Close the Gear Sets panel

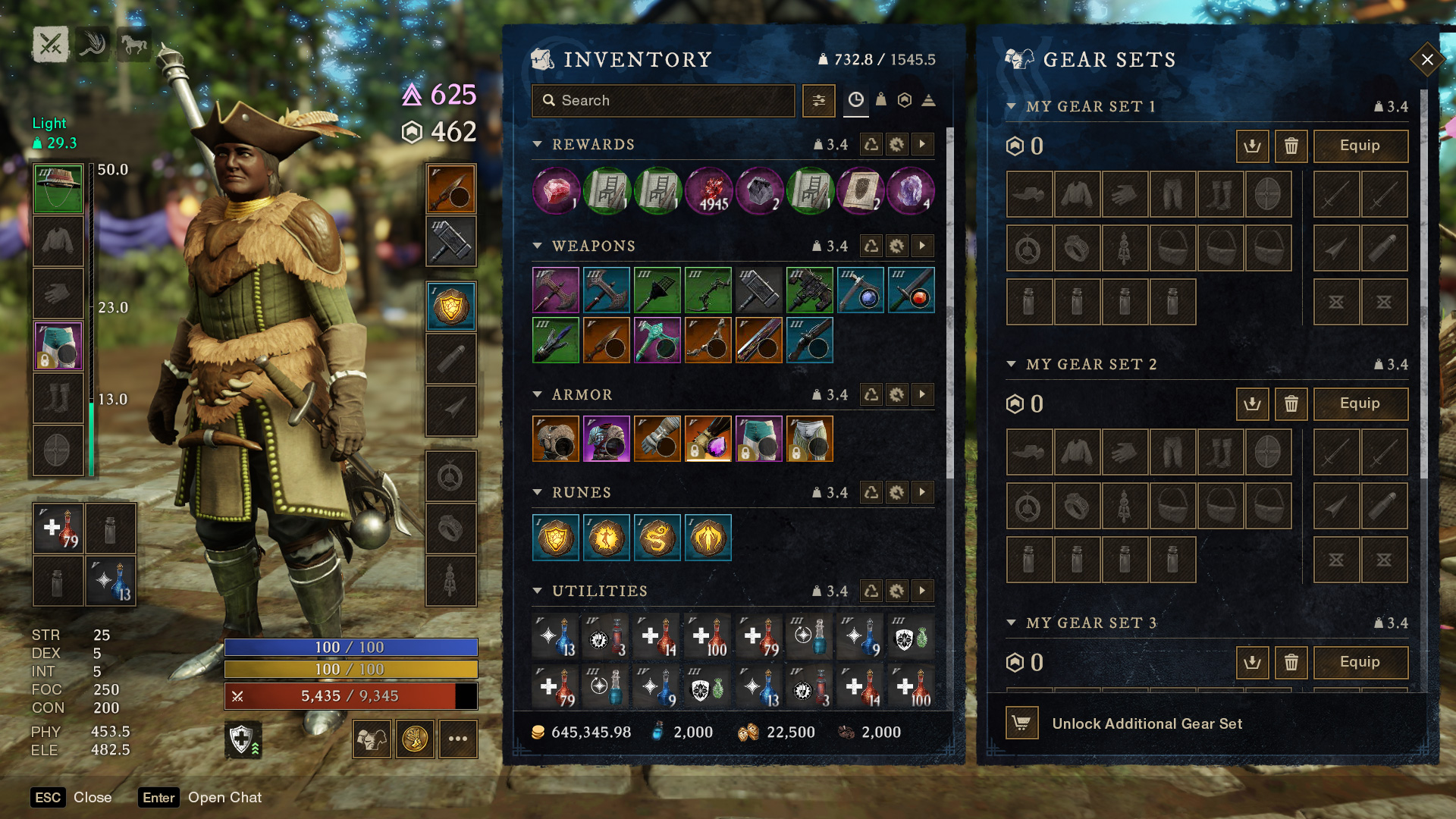(x=1426, y=60)
